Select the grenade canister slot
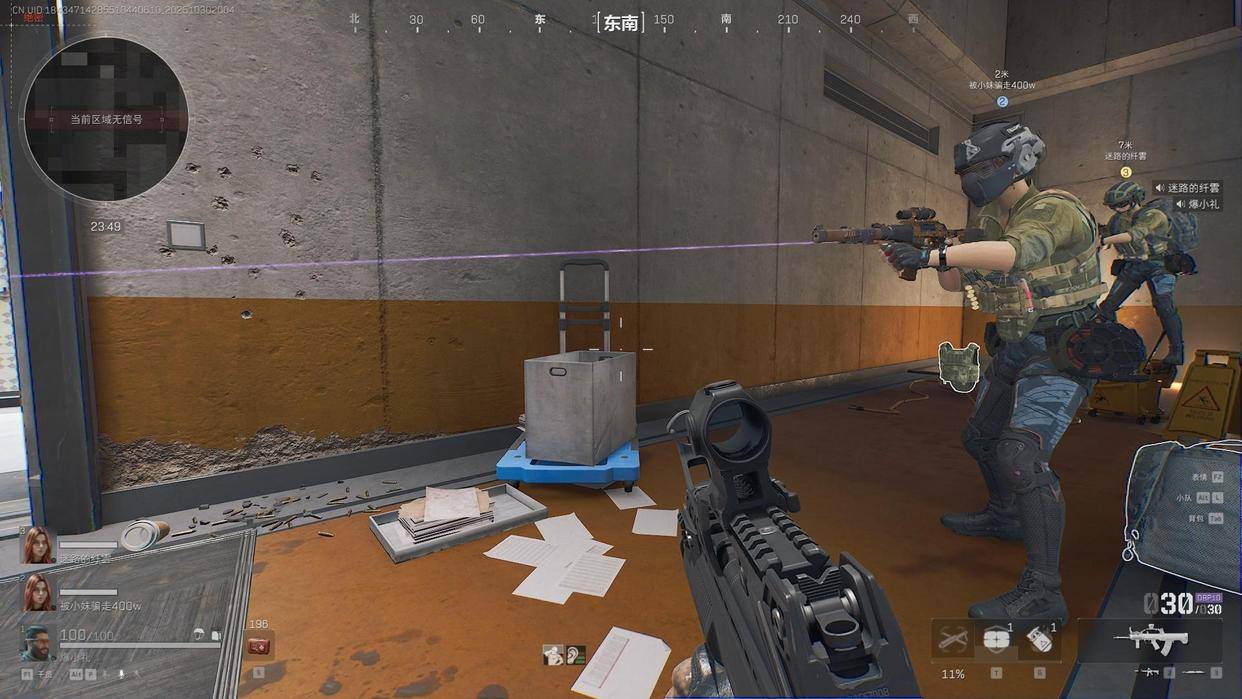Screen dimensions: 1242x699 pyautogui.click(x=1038, y=640)
